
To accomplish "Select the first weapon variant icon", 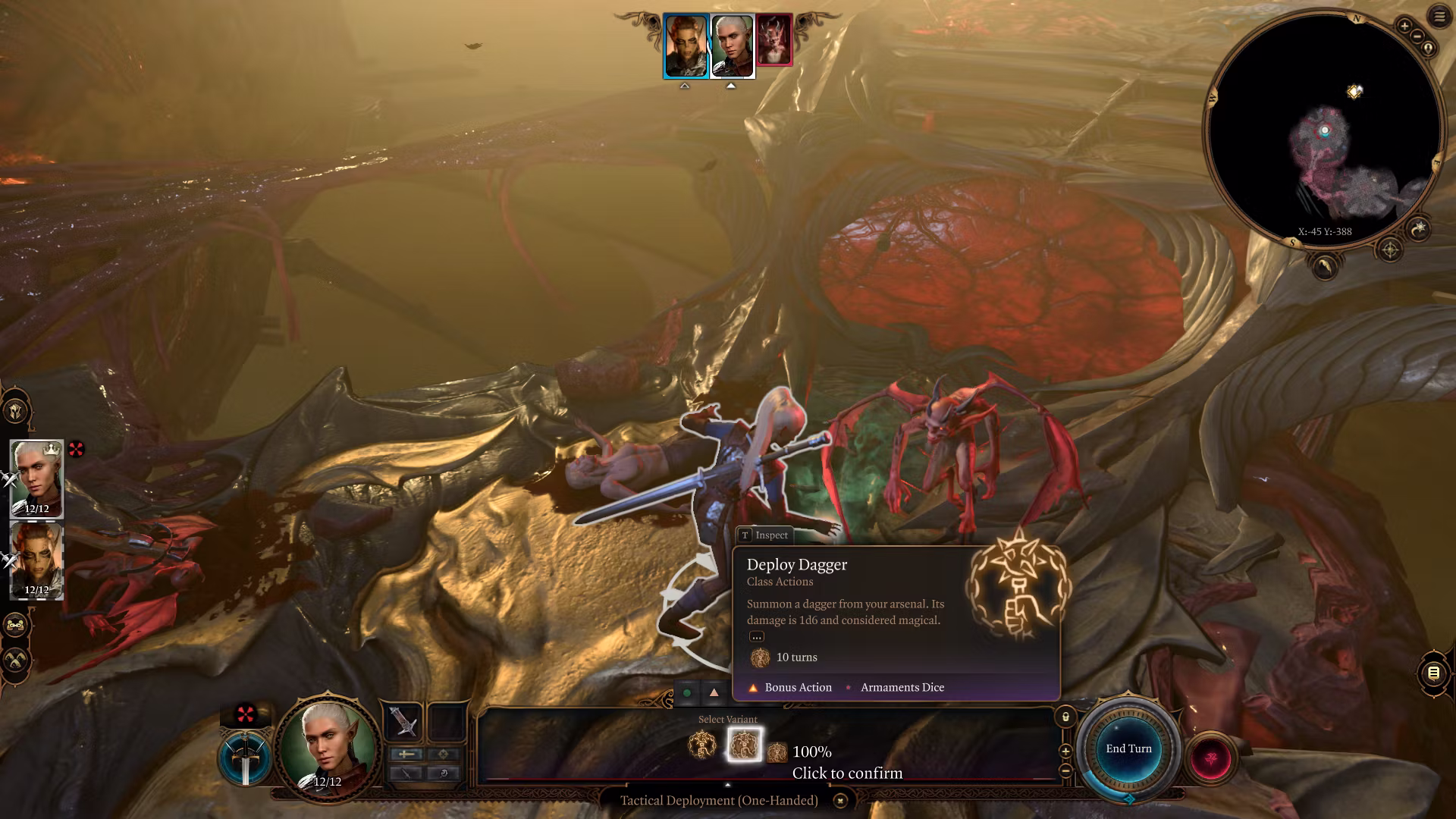I will pos(702,745).
